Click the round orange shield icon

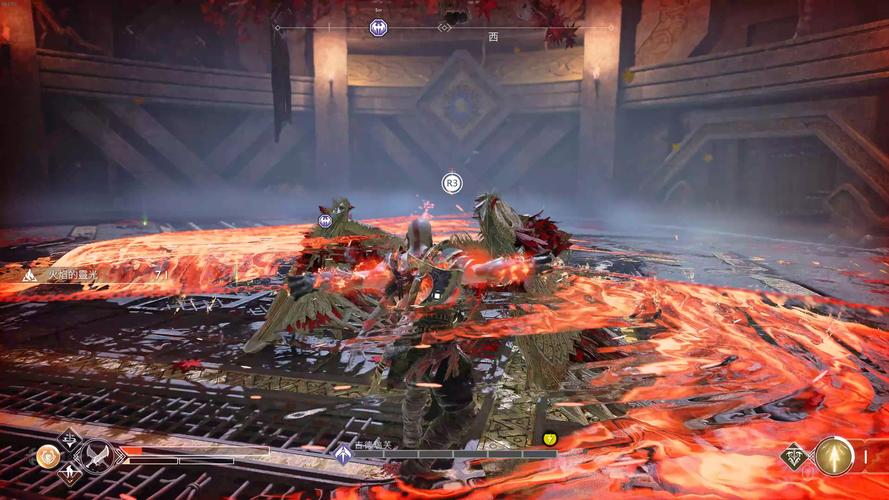46,457
